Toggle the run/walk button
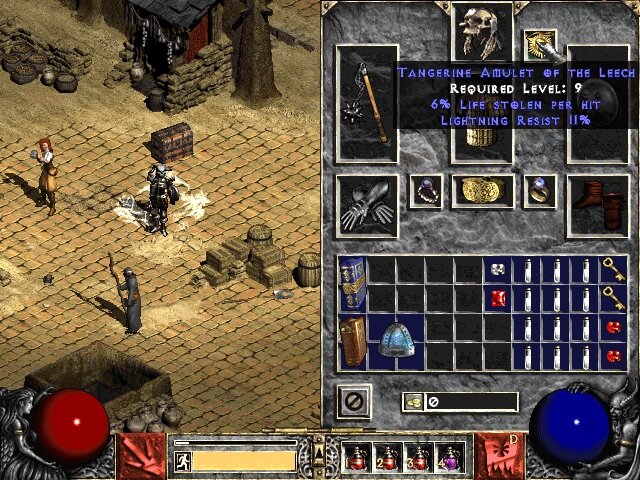 click(x=182, y=460)
